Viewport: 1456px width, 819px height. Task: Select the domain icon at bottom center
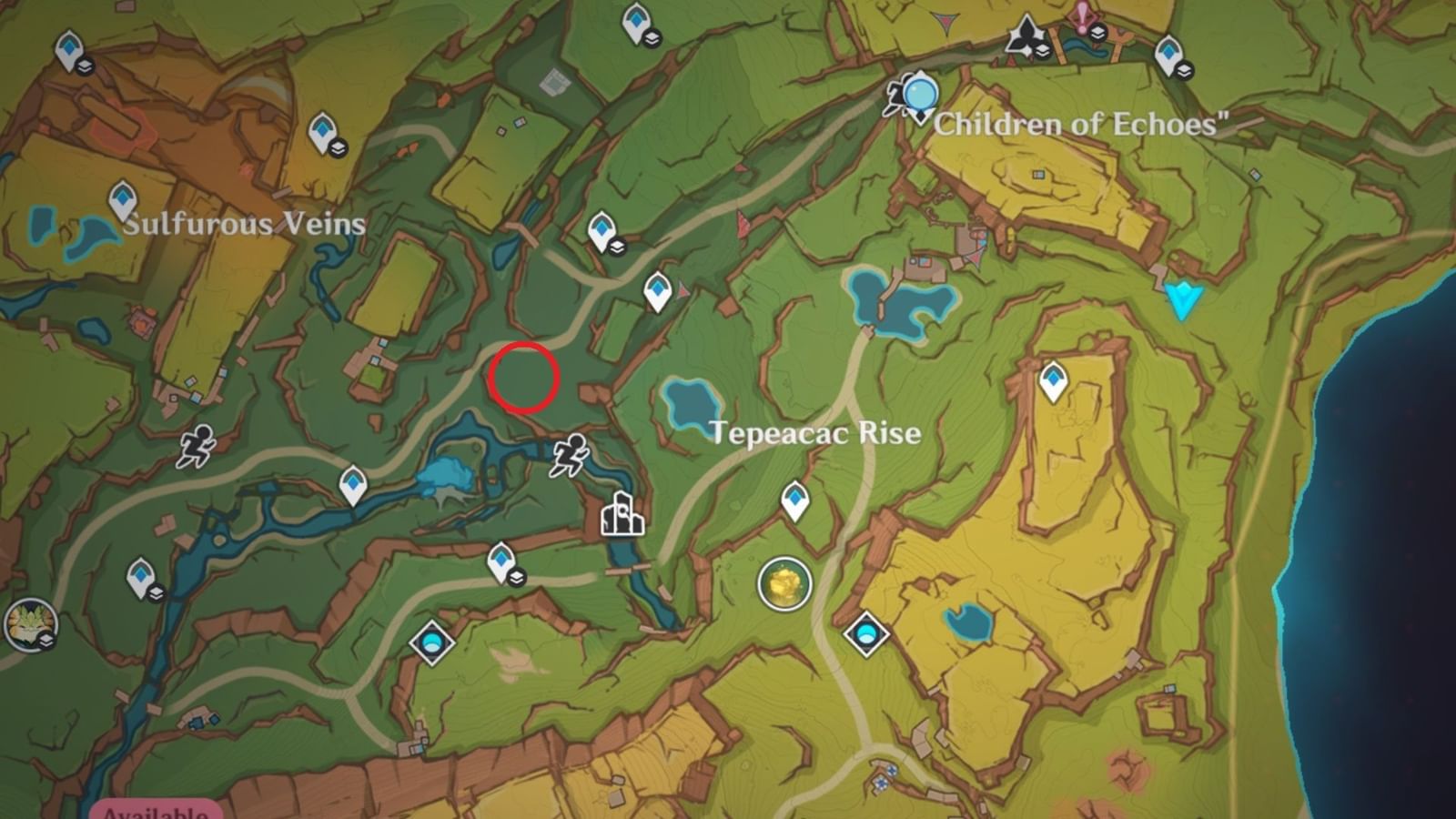[x=432, y=643]
